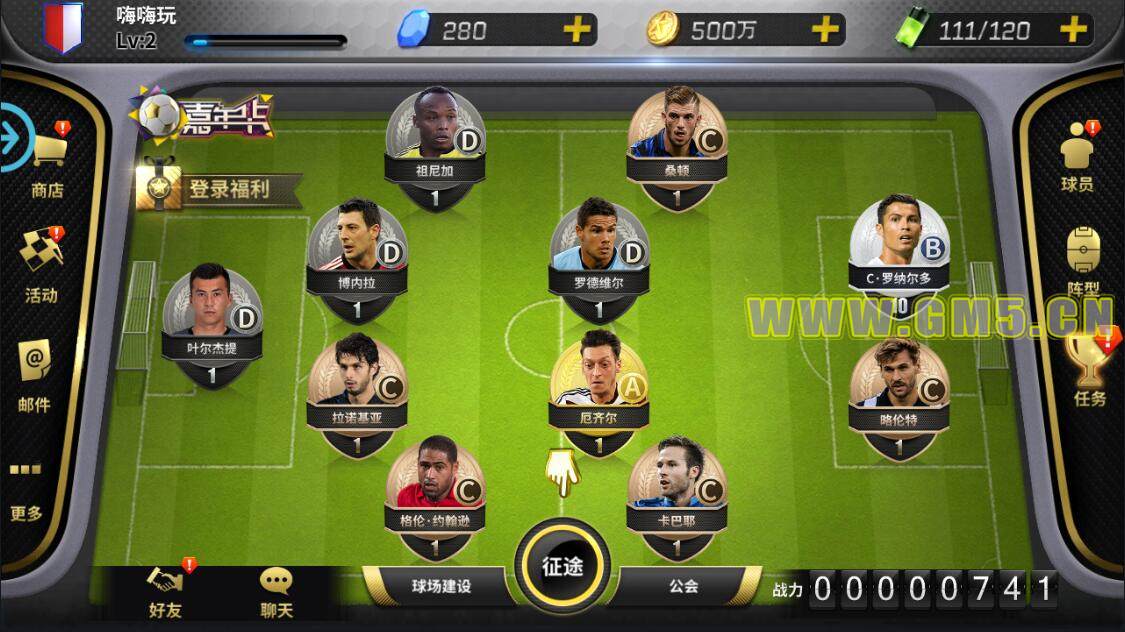Select the 球场建设 stadium building button
The height and width of the screenshot is (632, 1125).
(441, 587)
